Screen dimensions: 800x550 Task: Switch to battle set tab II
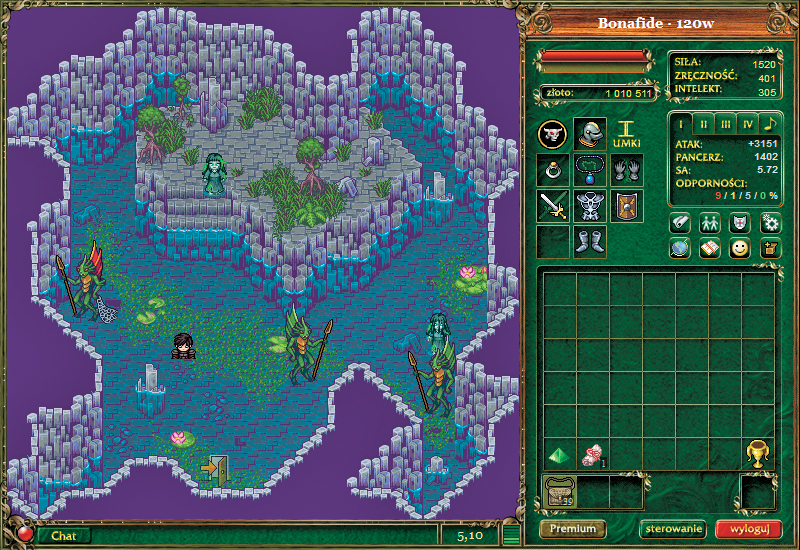coord(703,124)
